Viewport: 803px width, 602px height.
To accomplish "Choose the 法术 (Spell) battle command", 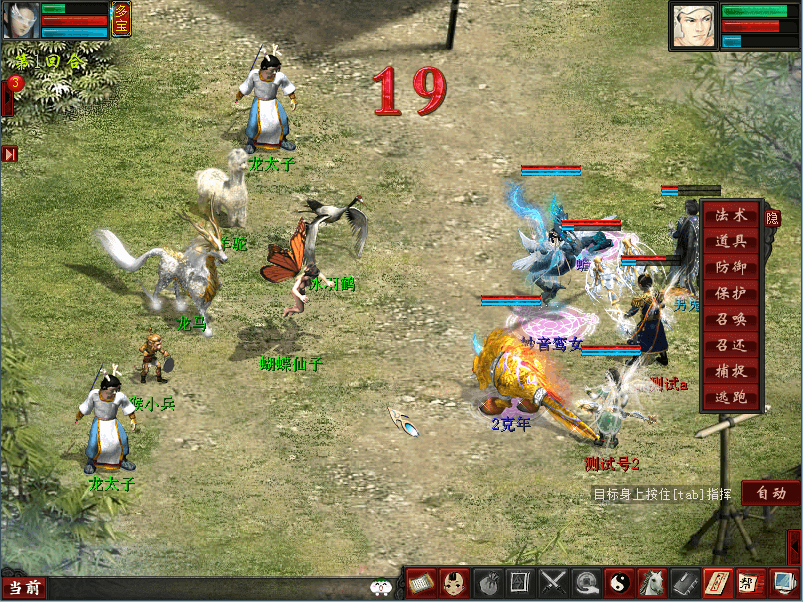I will pos(731,215).
